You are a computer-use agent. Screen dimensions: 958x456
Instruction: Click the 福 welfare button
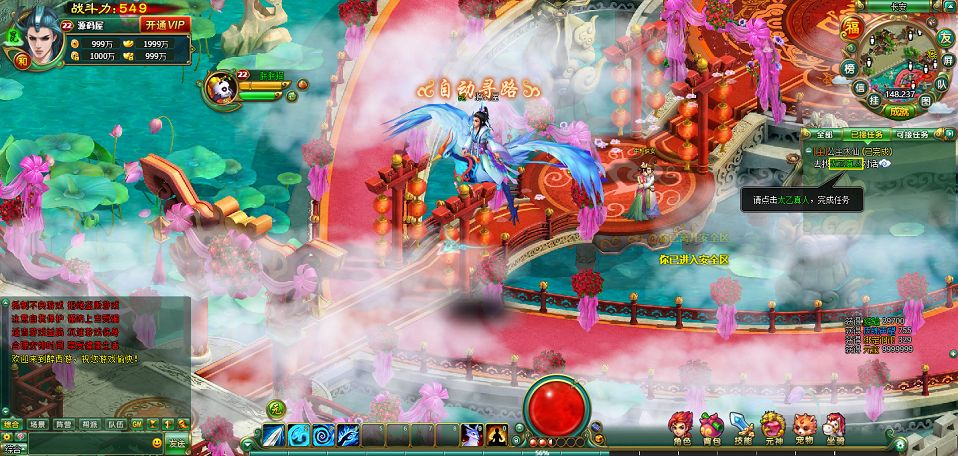[853, 24]
